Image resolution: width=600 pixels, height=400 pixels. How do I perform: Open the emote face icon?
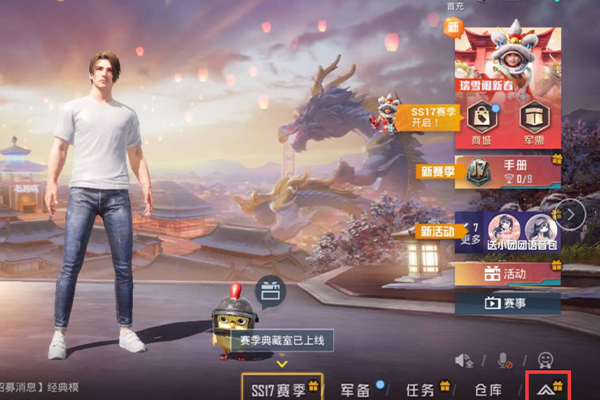pos(545,358)
